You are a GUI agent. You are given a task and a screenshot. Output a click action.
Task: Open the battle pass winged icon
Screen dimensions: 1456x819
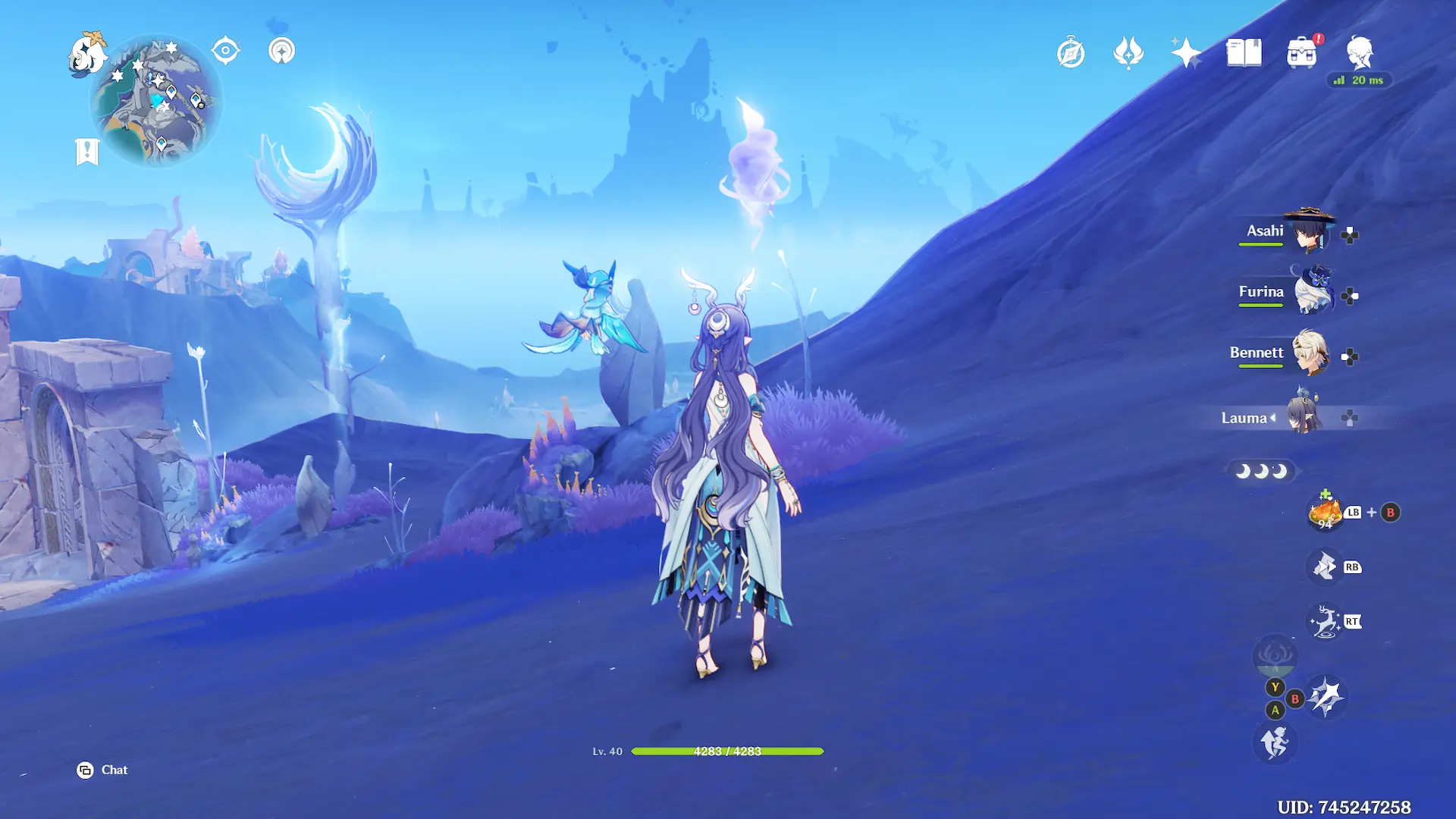point(1128,53)
